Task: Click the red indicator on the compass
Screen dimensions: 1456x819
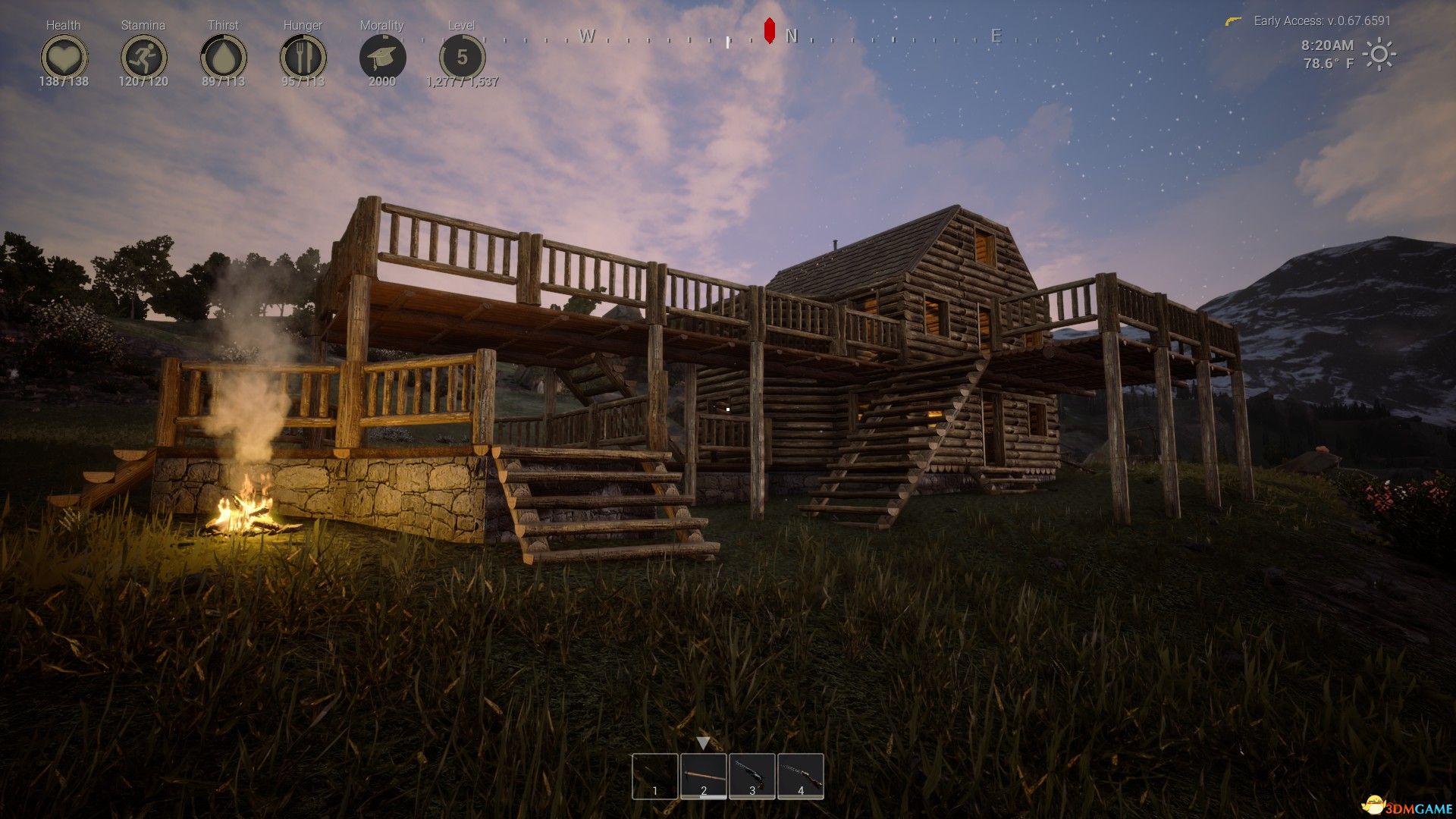Action: pyautogui.click(x=767, y=31)
